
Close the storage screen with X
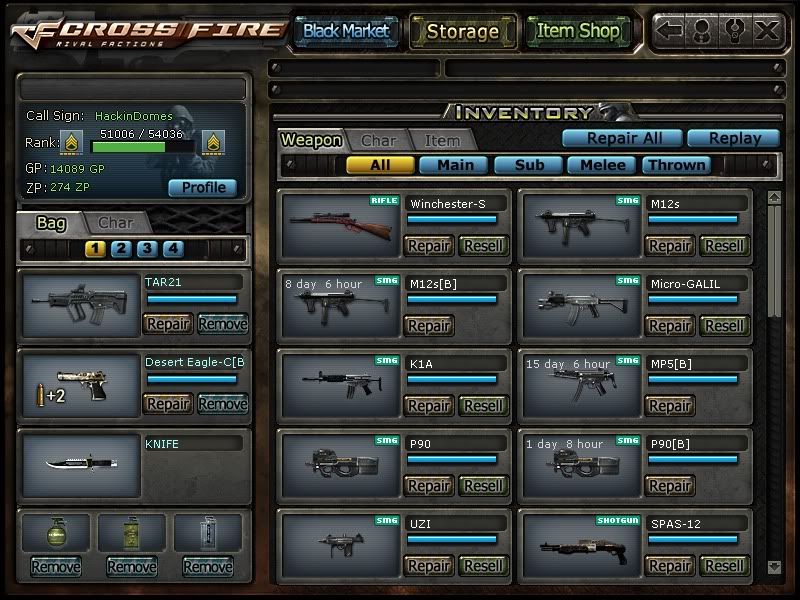(767, 30)
